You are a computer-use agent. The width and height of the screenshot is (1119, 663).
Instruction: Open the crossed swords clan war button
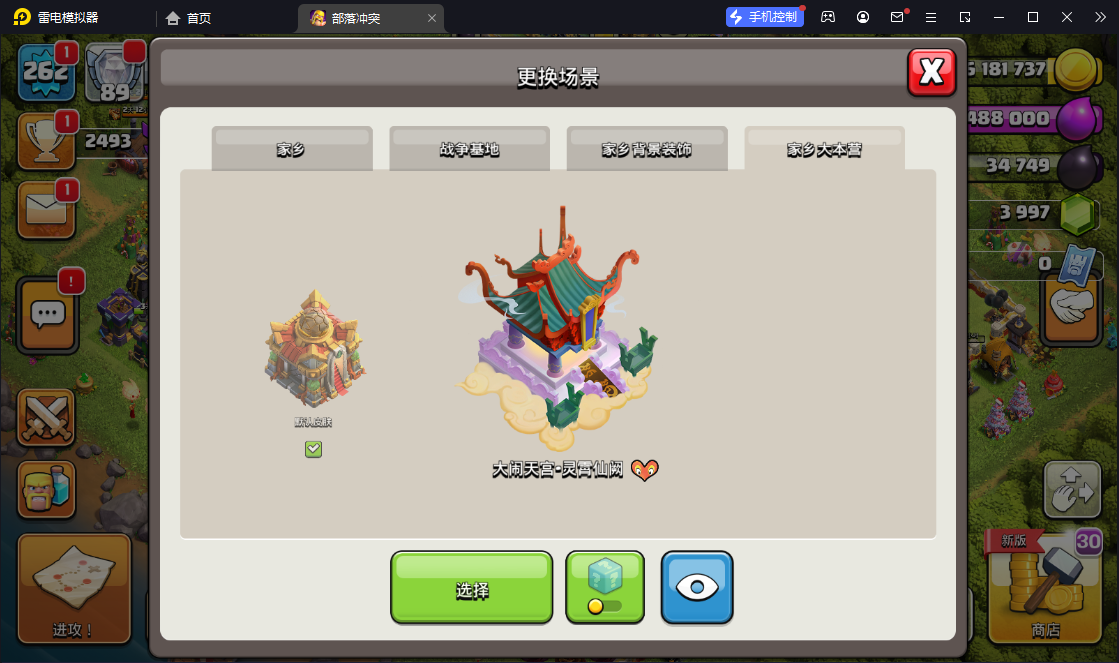(x=46, y=418)
